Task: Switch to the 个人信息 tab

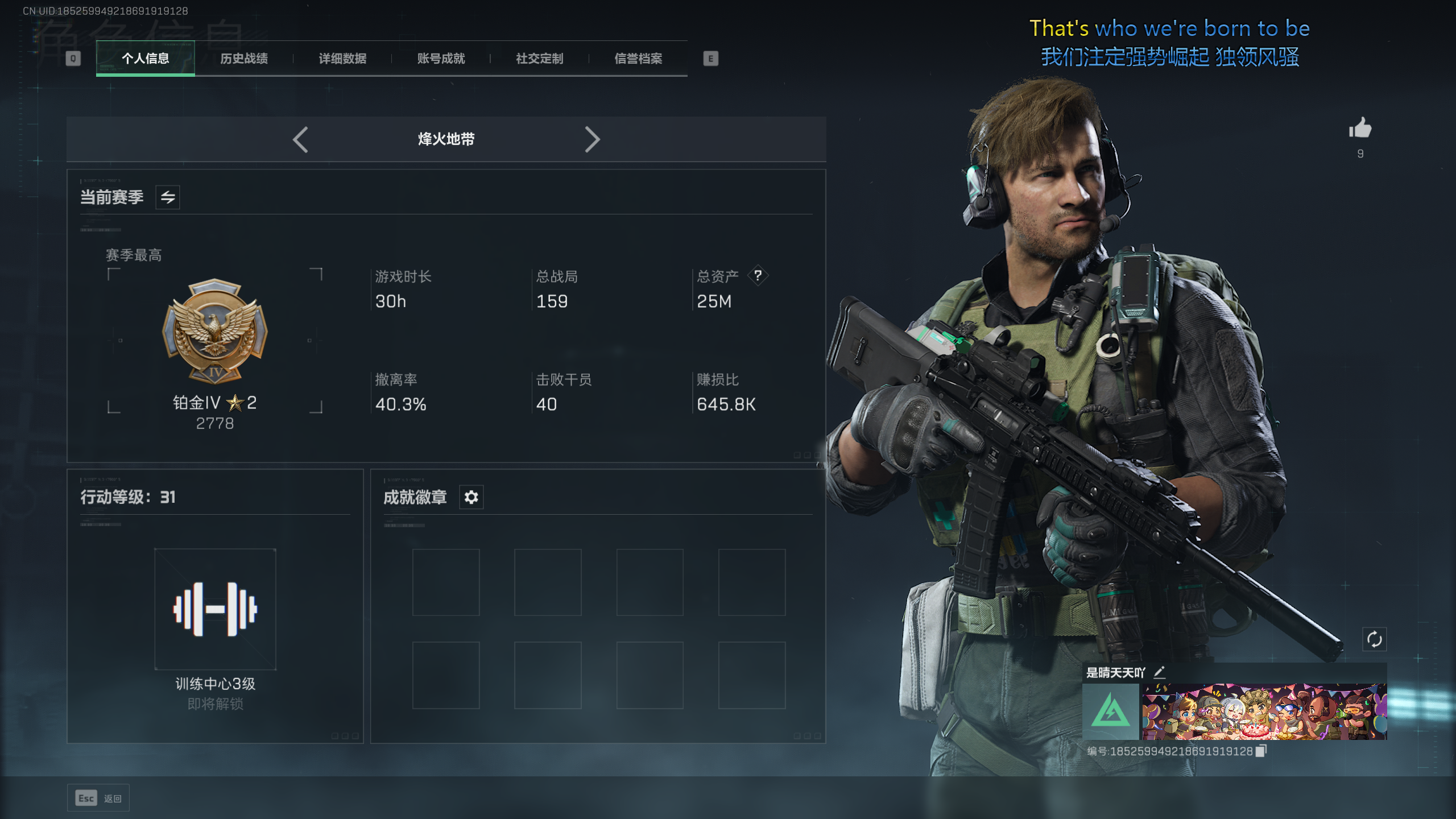Action: 145,59
